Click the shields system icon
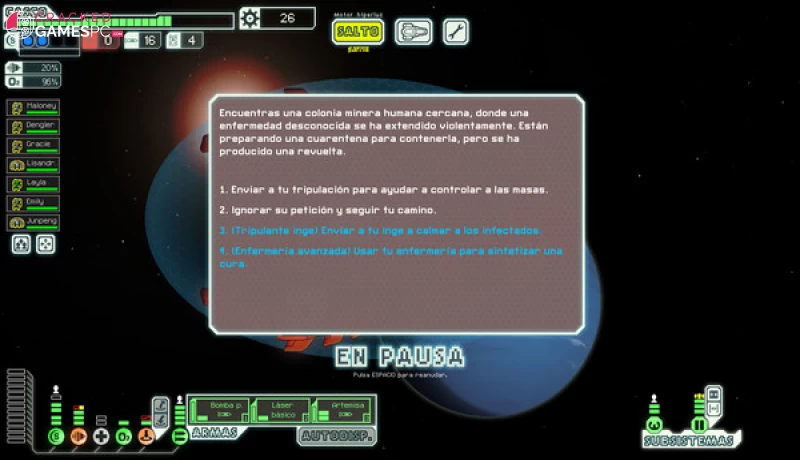The width and height of the screenshot is (800, 460). 56,436
